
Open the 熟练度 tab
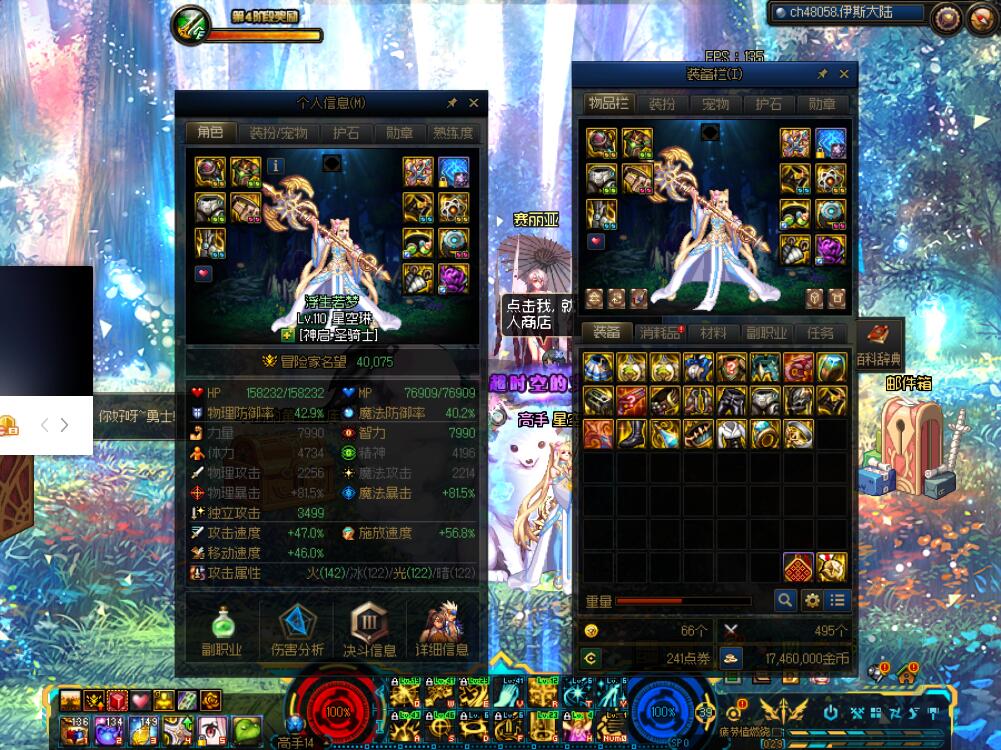click(452, 133)
